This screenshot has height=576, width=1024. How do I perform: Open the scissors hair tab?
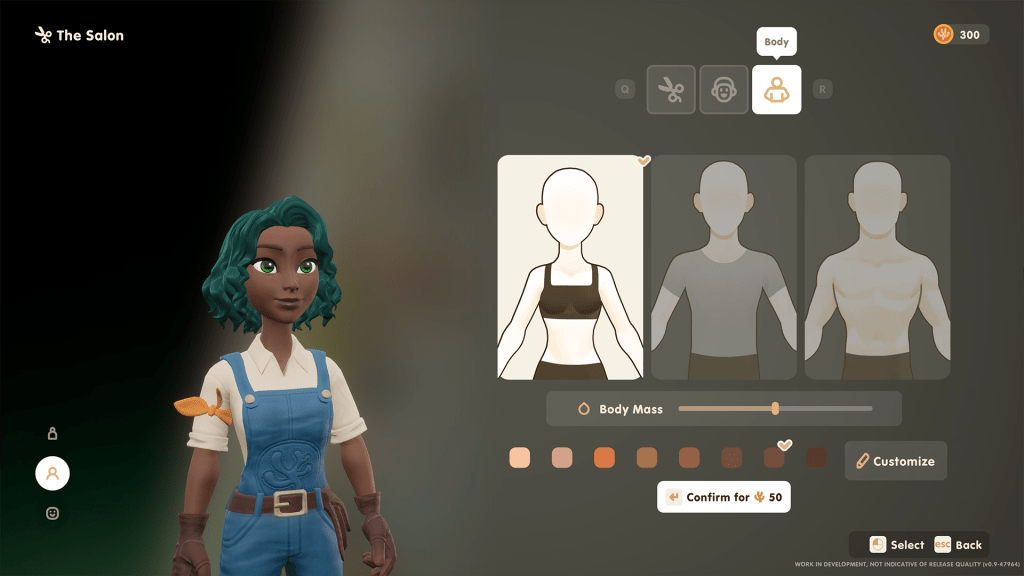(x=671, y=90)
